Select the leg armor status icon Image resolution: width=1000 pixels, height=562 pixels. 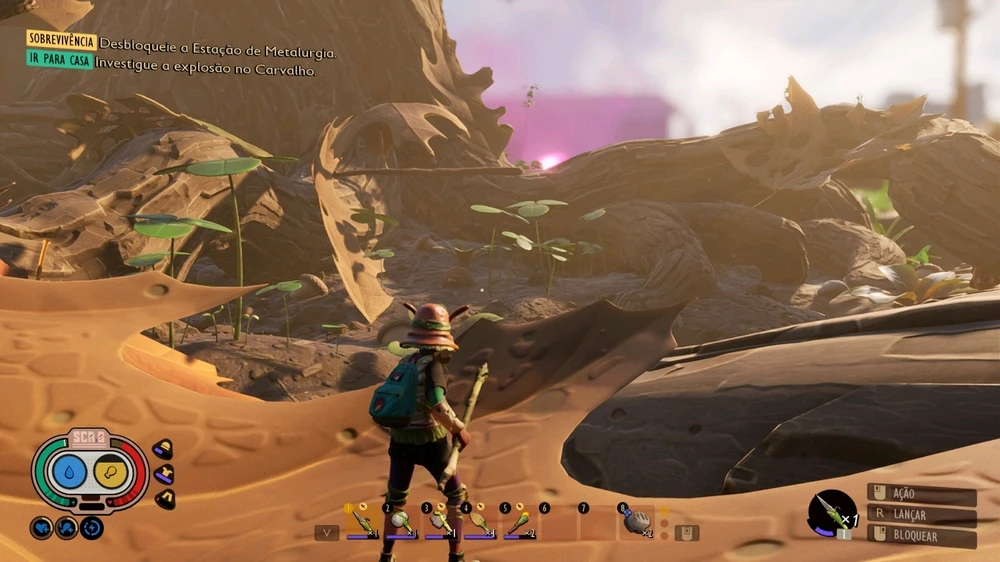click(165, 498)
